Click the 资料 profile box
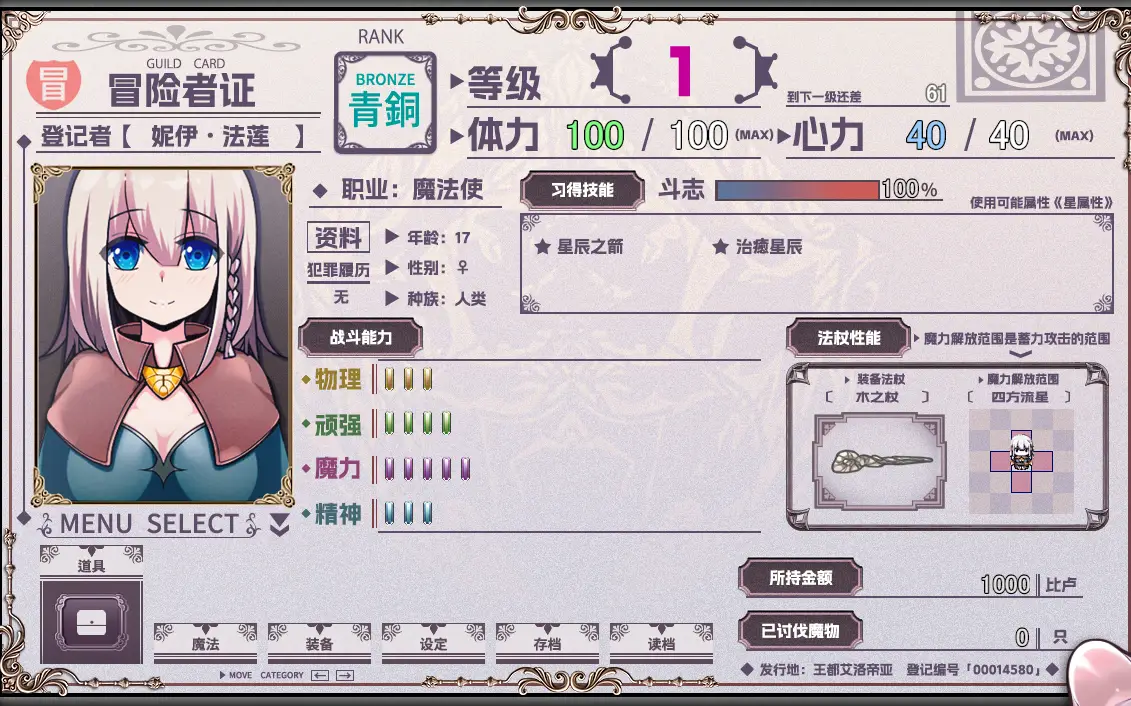 338,237
